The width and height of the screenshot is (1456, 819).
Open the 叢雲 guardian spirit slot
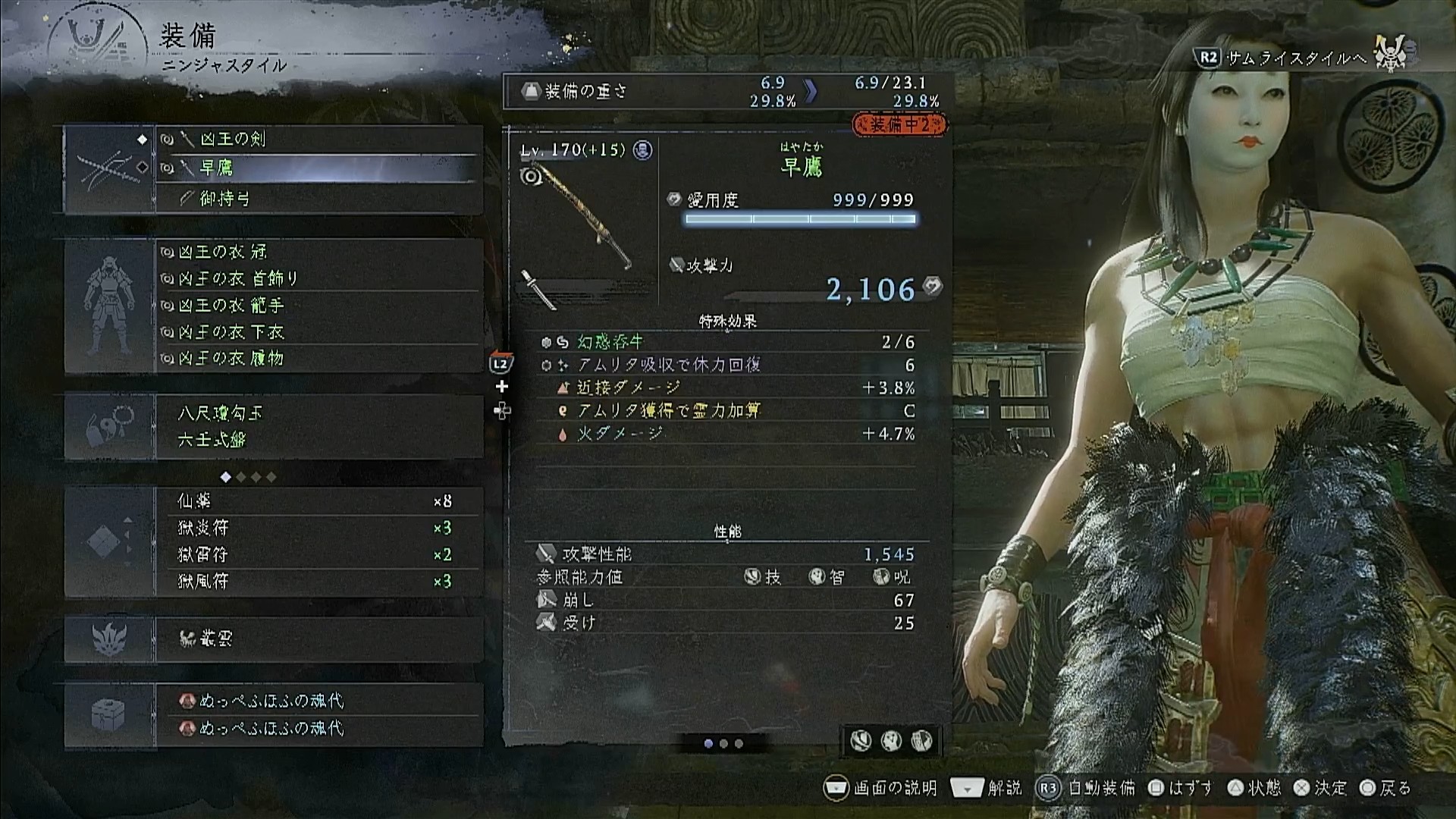click(x=318, y=639)
